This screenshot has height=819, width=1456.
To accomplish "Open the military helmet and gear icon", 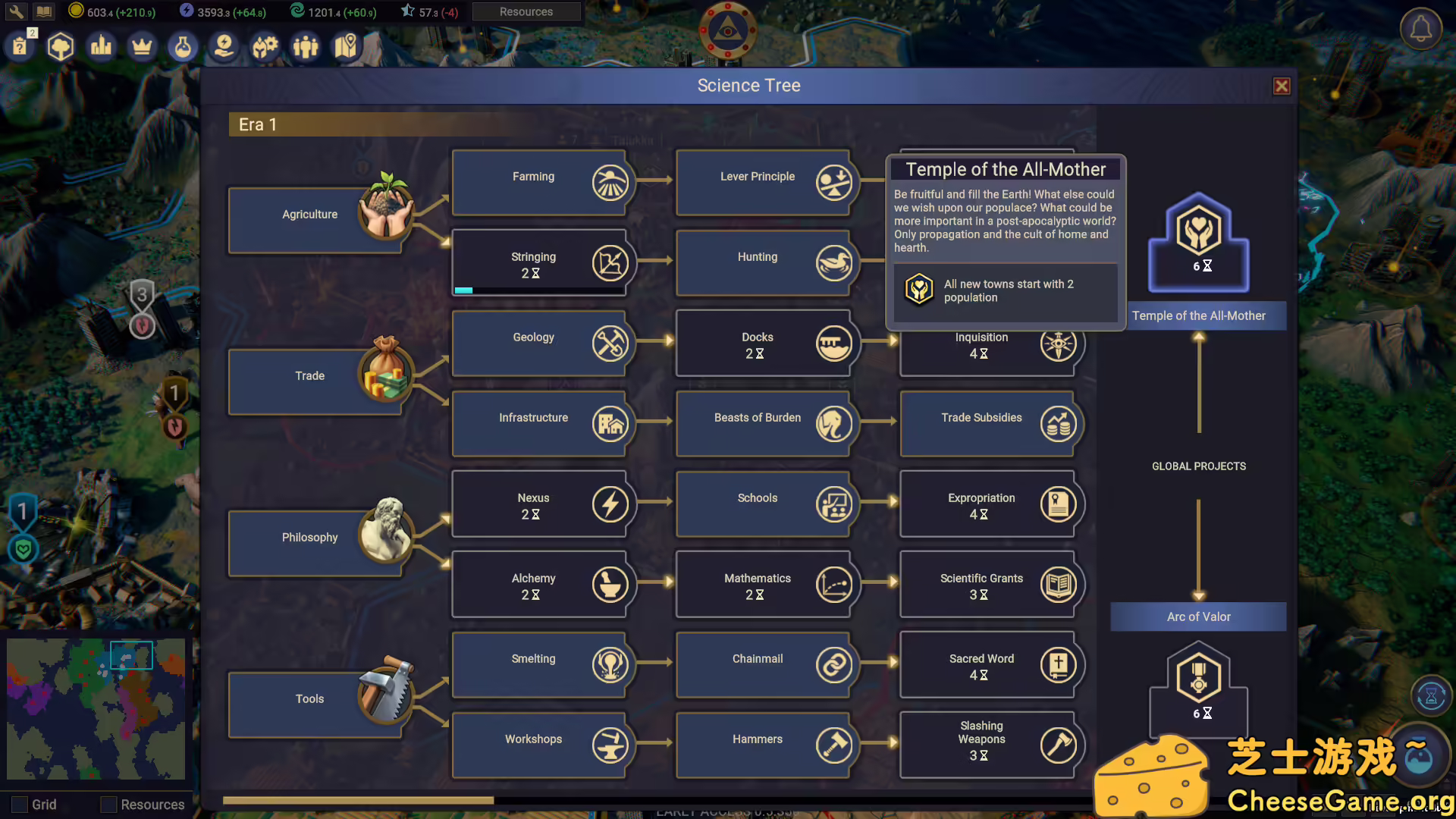I will 264,46.
